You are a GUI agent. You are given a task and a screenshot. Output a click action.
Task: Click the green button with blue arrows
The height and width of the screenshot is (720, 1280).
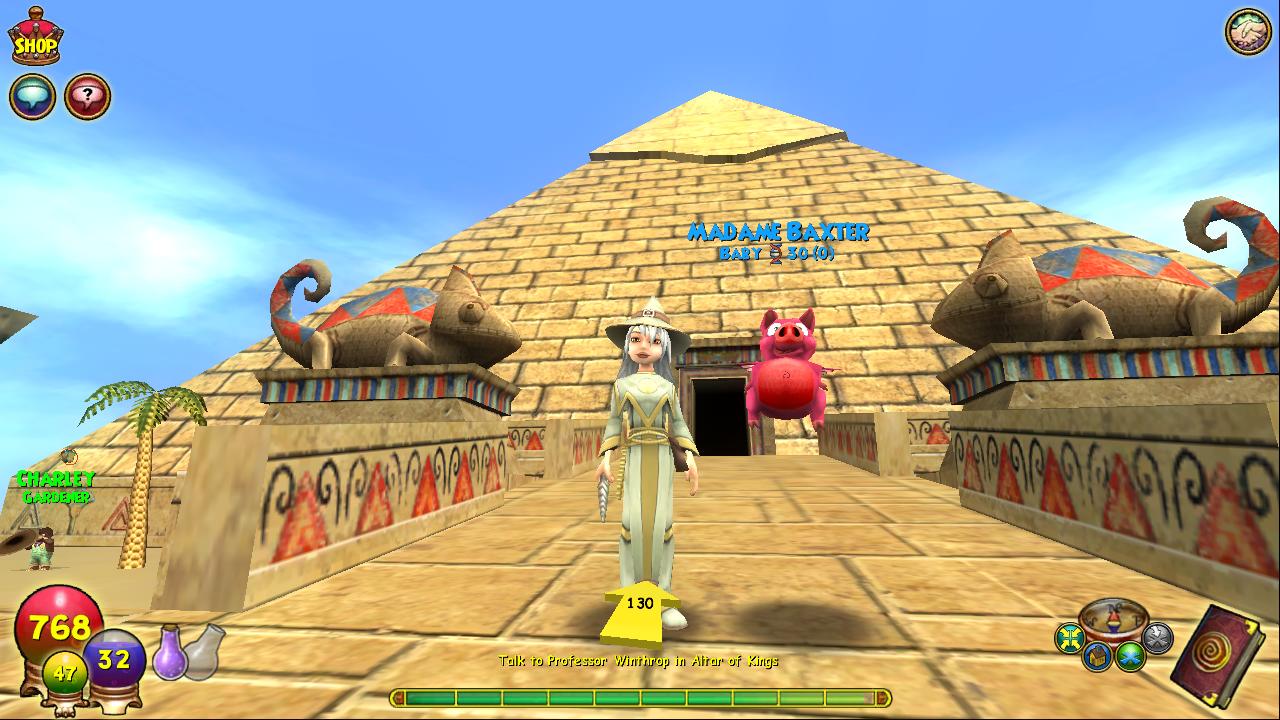click(1131, 656)
